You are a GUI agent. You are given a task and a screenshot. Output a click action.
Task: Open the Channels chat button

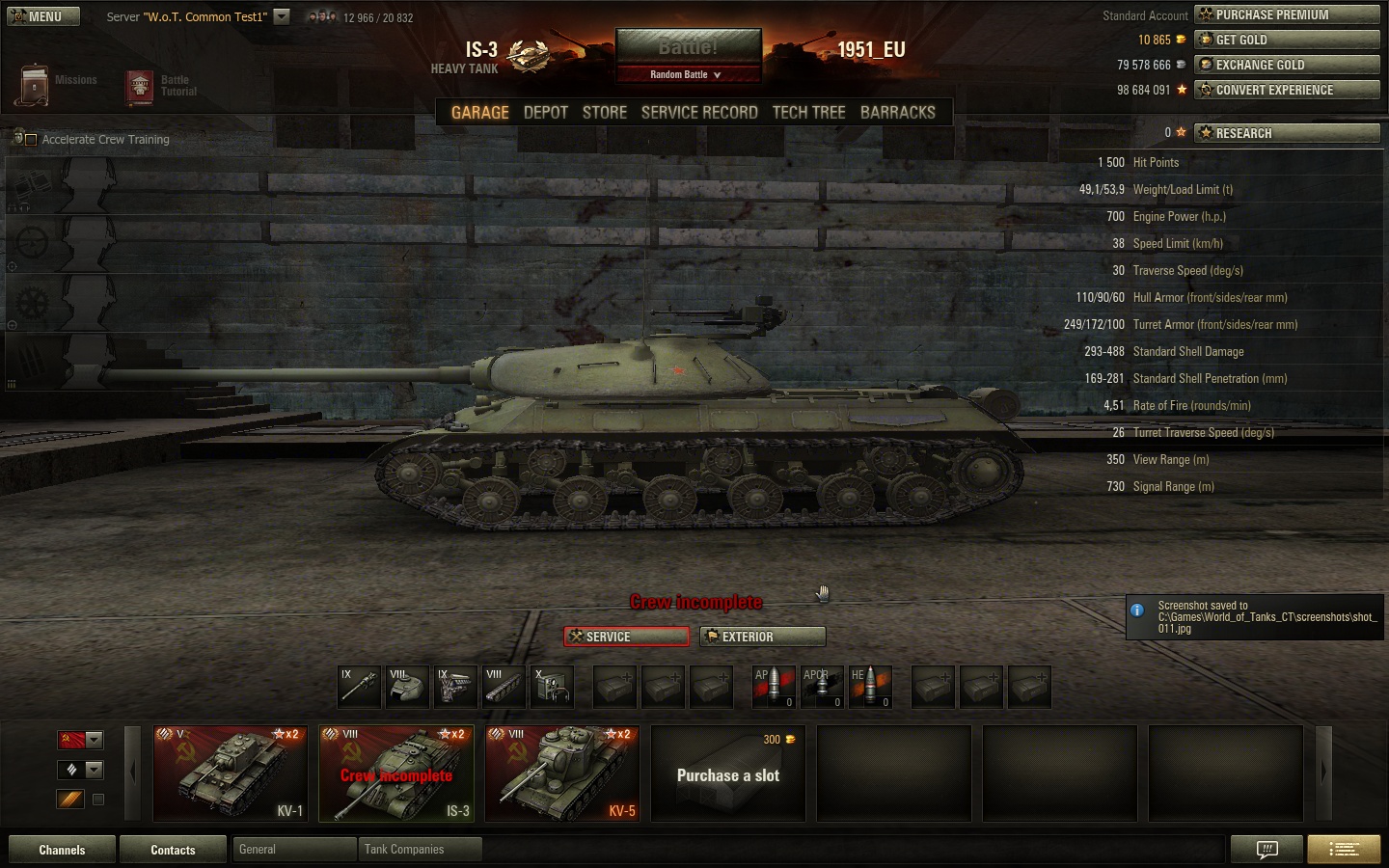[x=62, y=850]
